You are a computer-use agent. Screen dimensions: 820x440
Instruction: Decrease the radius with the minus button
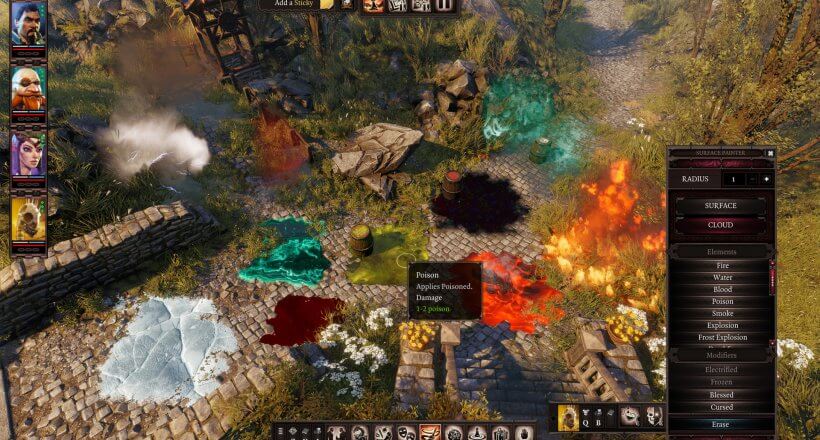(753, 179)
